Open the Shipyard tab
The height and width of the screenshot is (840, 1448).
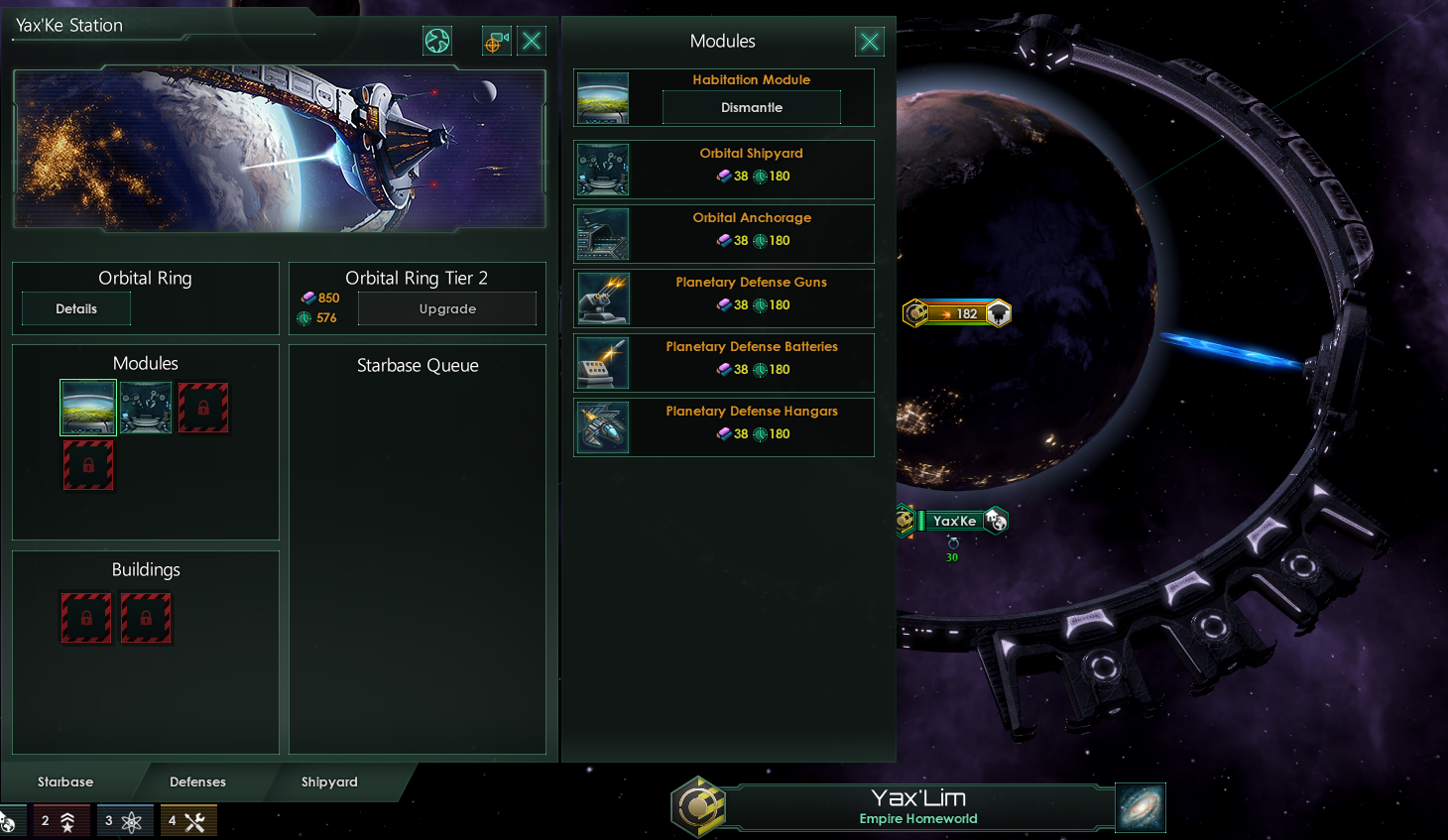[329, 781]
